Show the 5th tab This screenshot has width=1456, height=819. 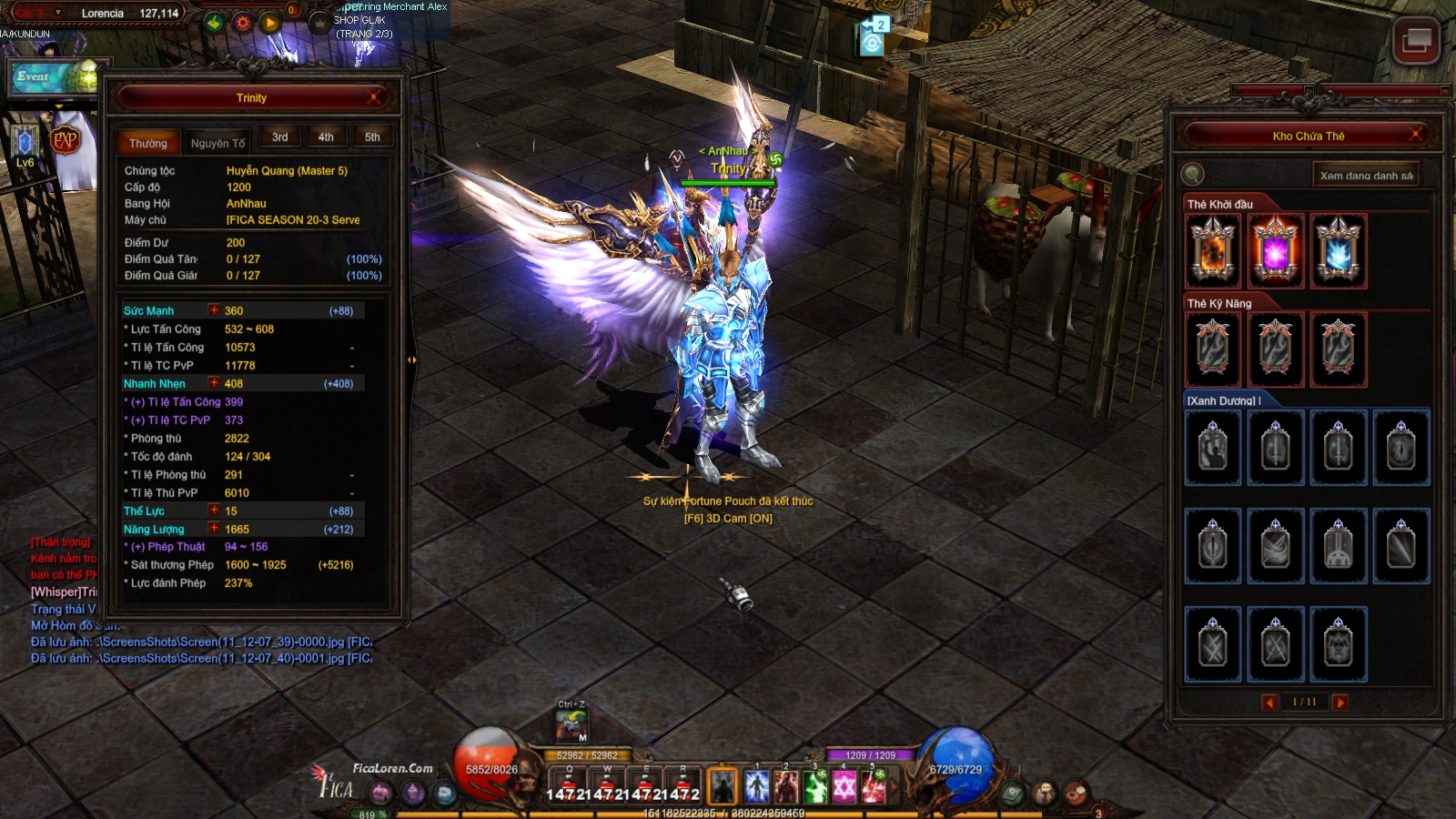click(372, 137)
